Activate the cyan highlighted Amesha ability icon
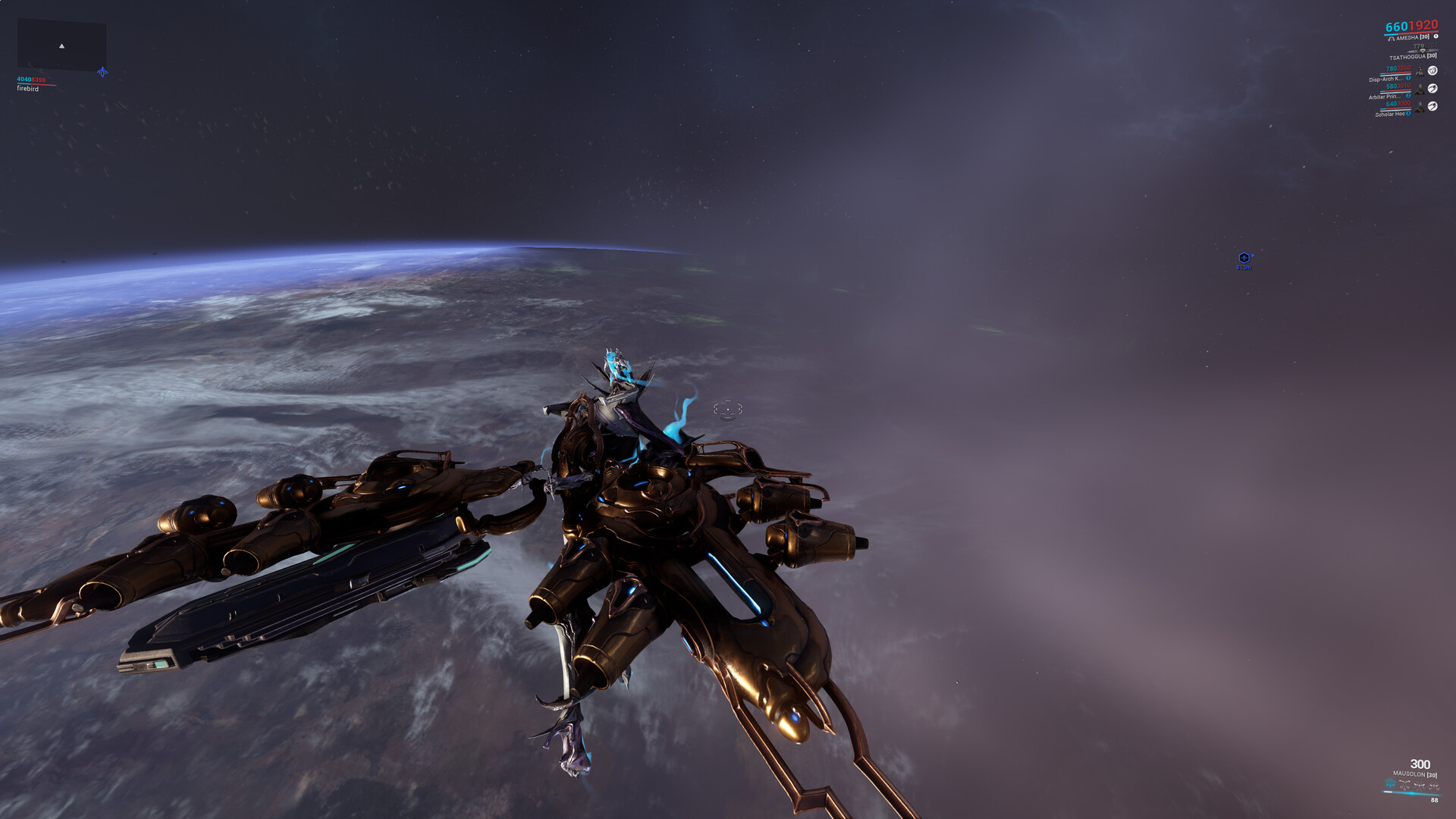The width and height of the screenshot is (1456, 819). pyautogui.click(x=1390, y=783)
